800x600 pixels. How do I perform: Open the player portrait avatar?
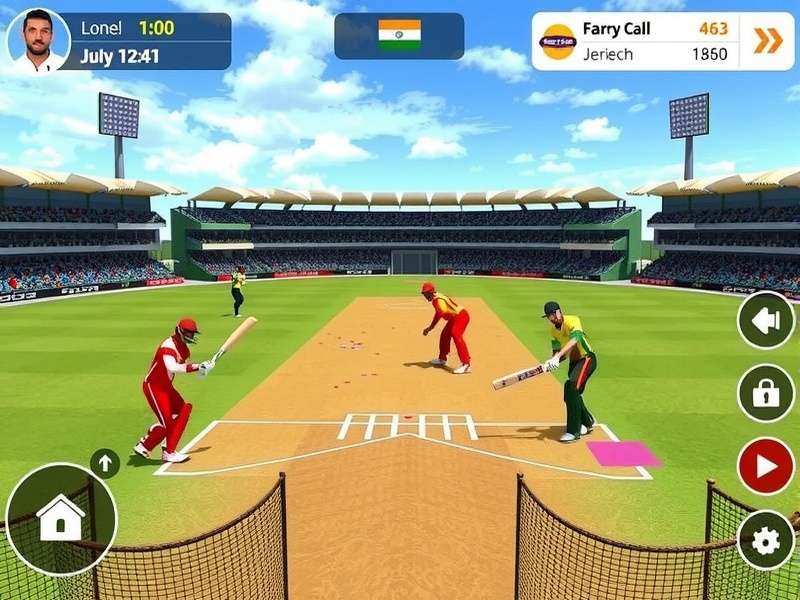[38, 41]
